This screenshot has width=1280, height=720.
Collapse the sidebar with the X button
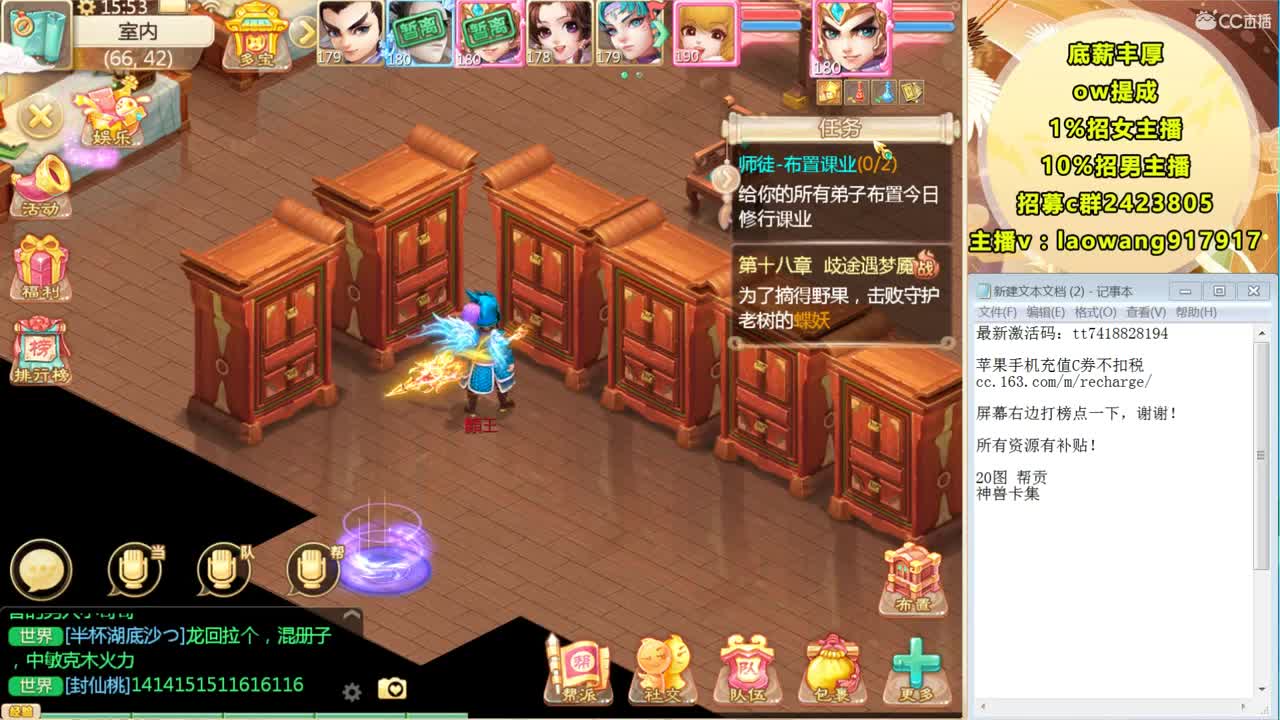pos(40,118)
